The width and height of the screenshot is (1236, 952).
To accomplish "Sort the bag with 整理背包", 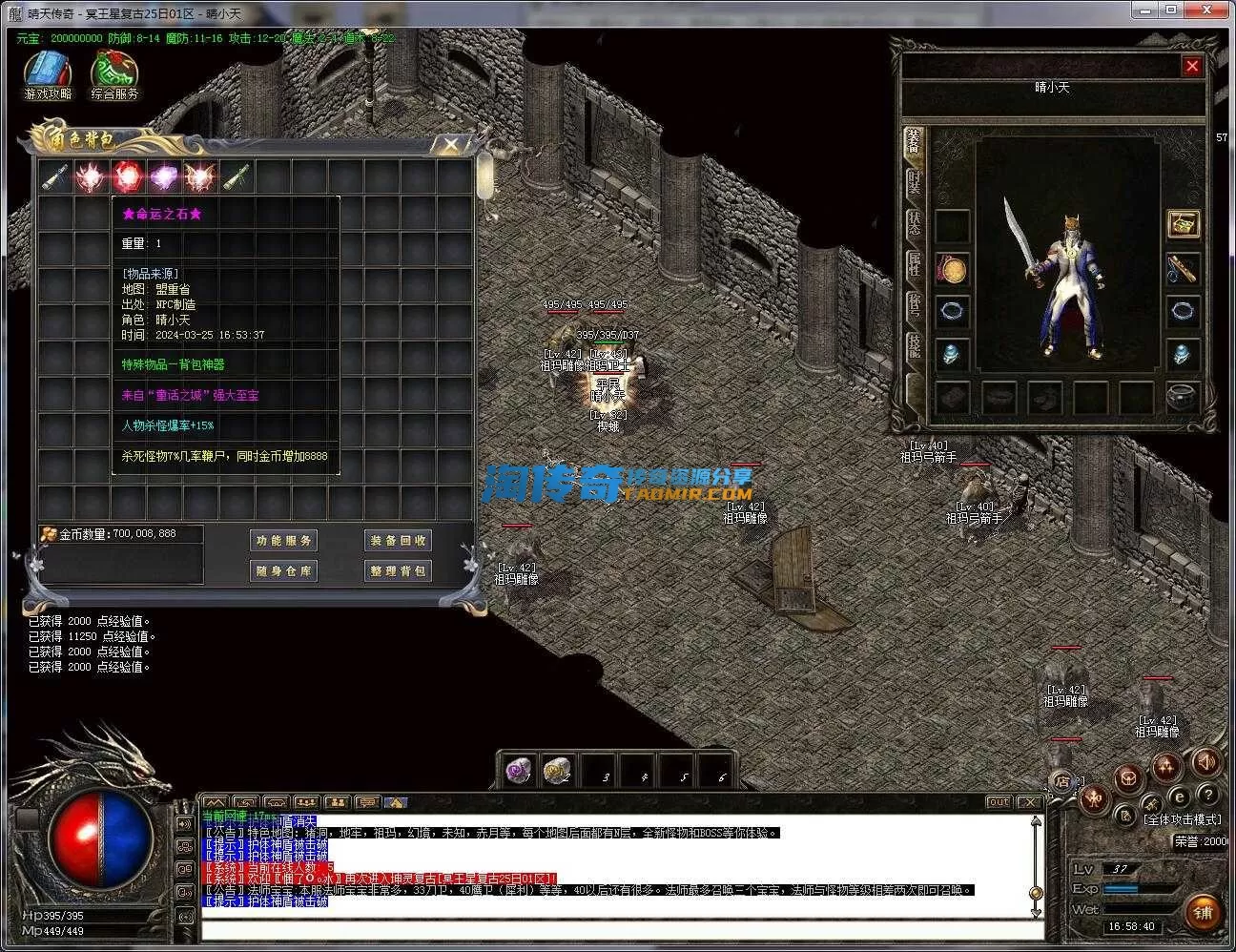I will [x=398, y=571].
